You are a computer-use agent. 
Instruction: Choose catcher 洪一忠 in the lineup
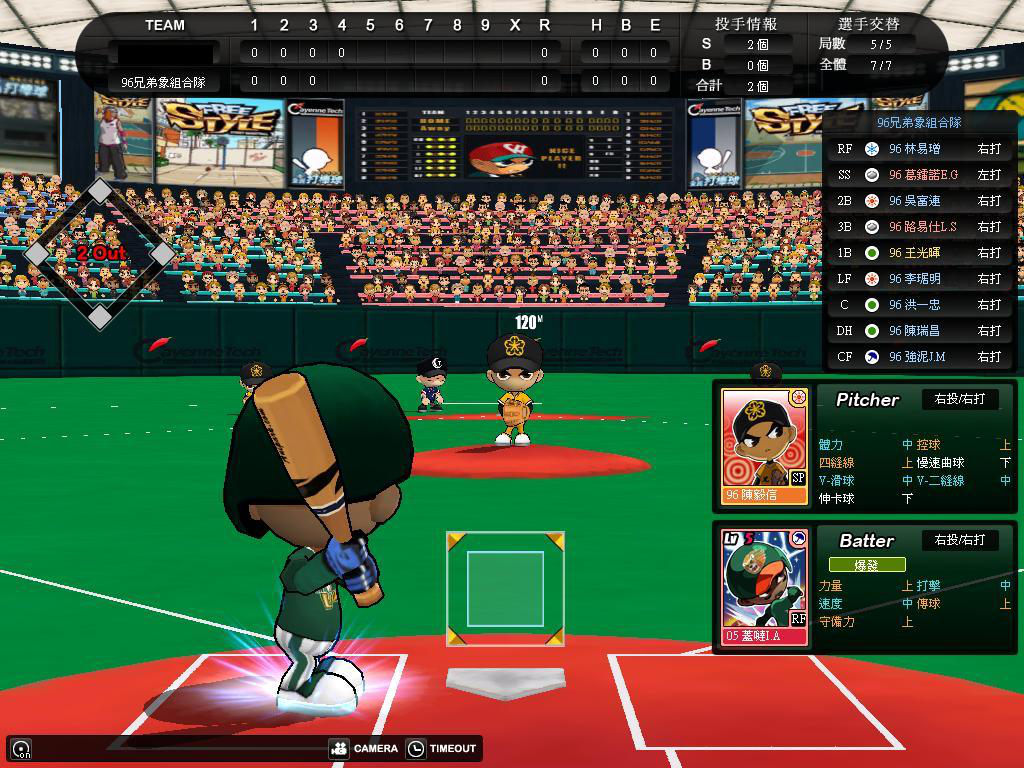click(x=920, y=305)
